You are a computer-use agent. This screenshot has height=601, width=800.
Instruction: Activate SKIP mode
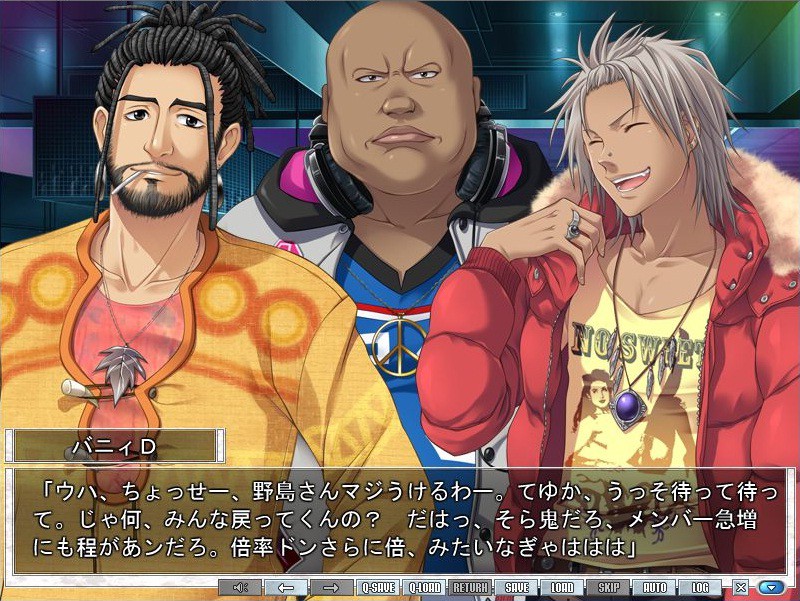click(608, 588)
